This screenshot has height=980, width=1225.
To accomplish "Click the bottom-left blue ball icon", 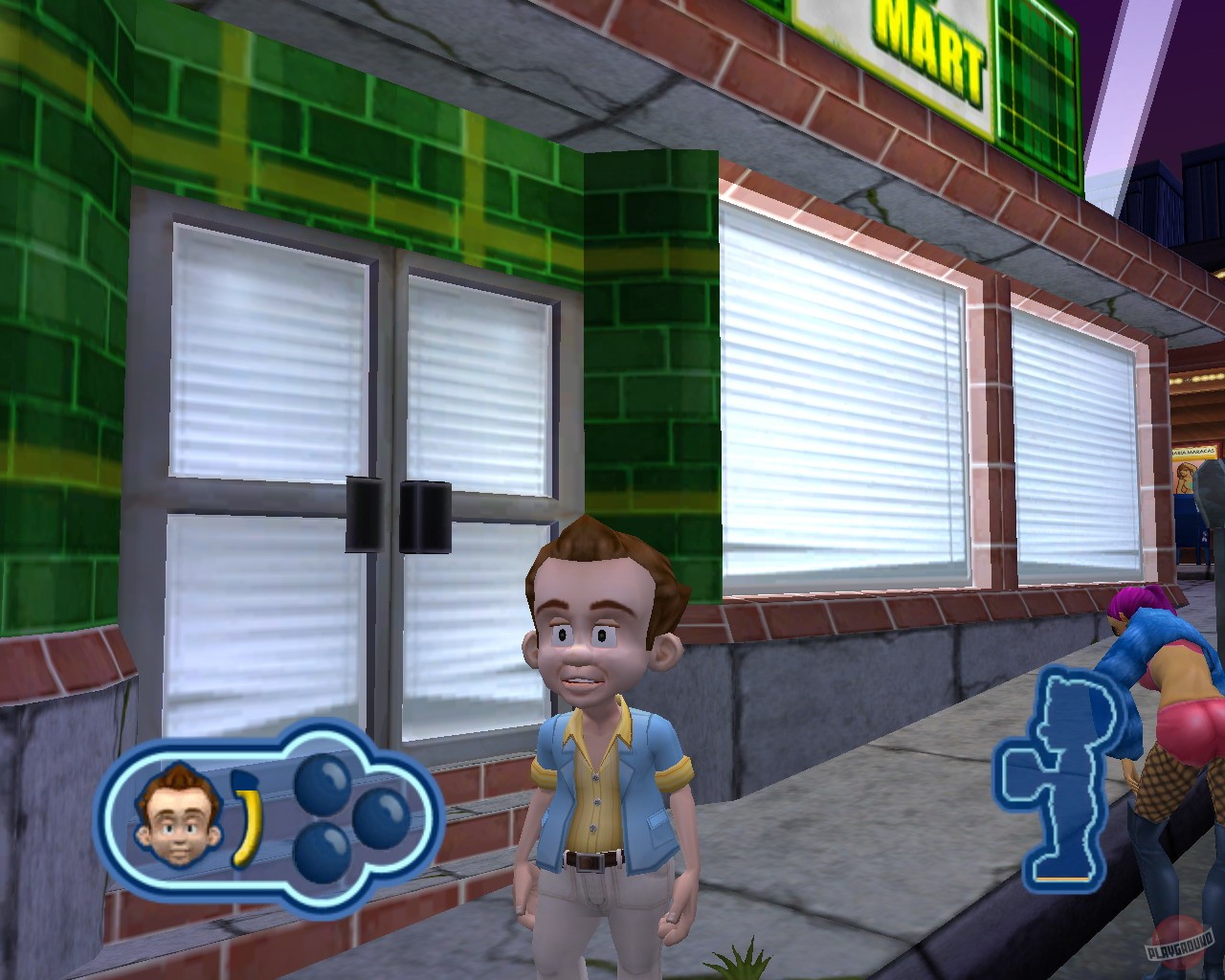I will pyautogui.click(x=320, y=850).
